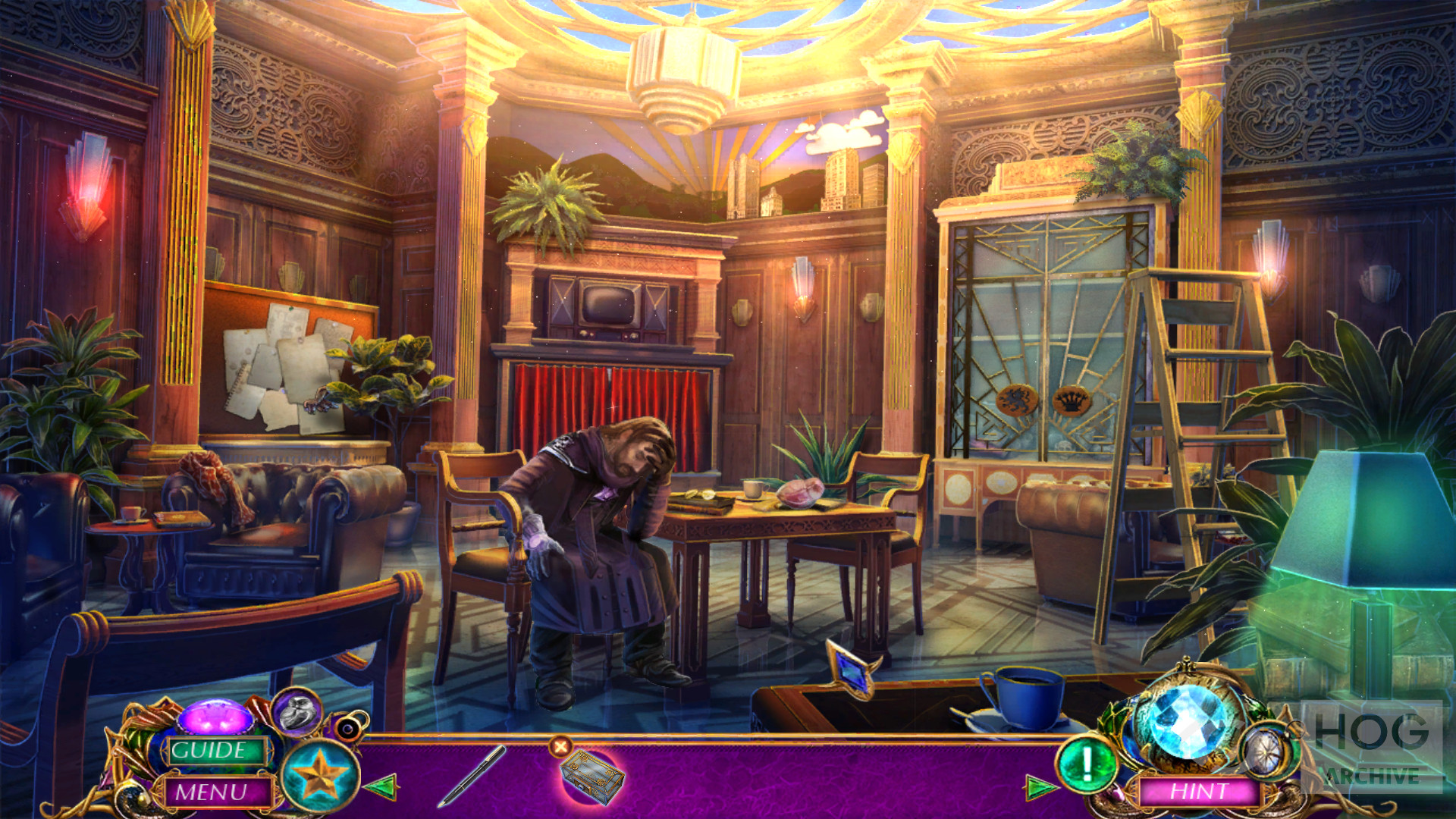Click the right green inventory arrow
The width and height of the screenshot is (1456, 819).
[x=1040, y=787]
